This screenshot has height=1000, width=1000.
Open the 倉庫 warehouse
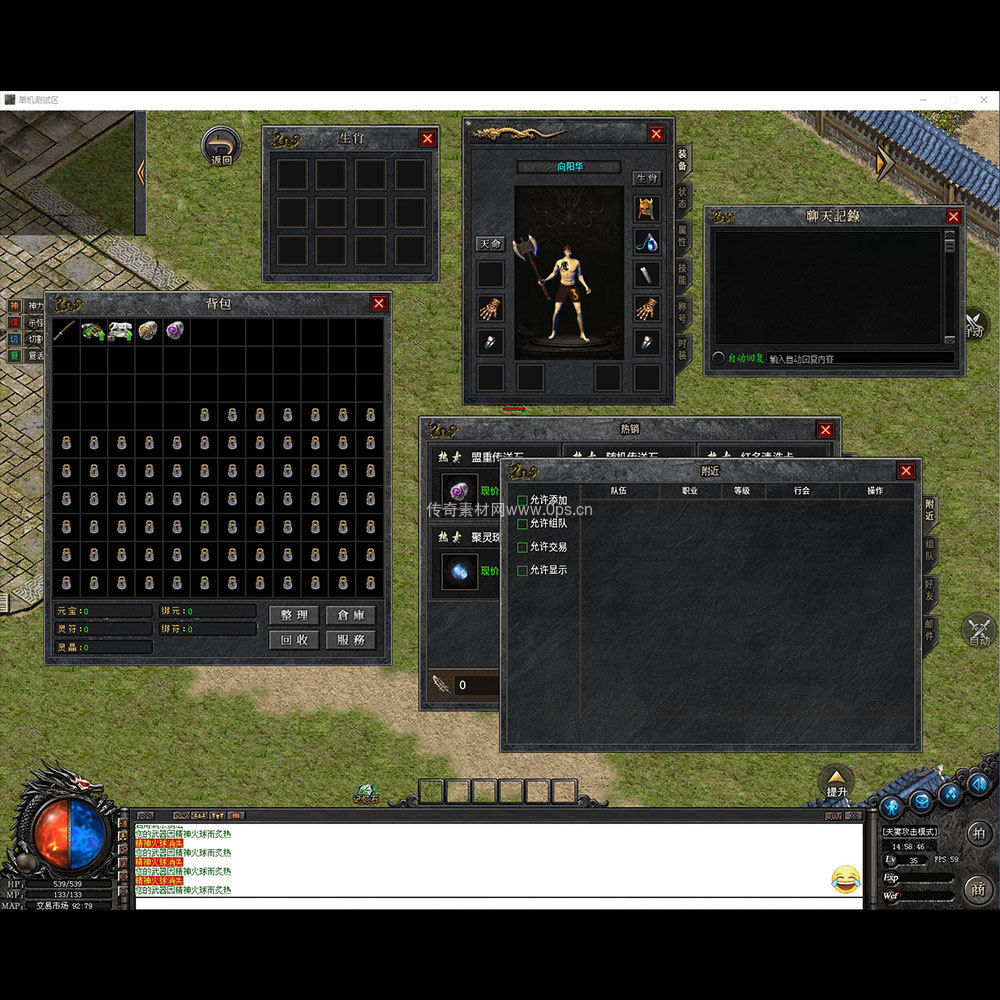click(x=351, y=615)
